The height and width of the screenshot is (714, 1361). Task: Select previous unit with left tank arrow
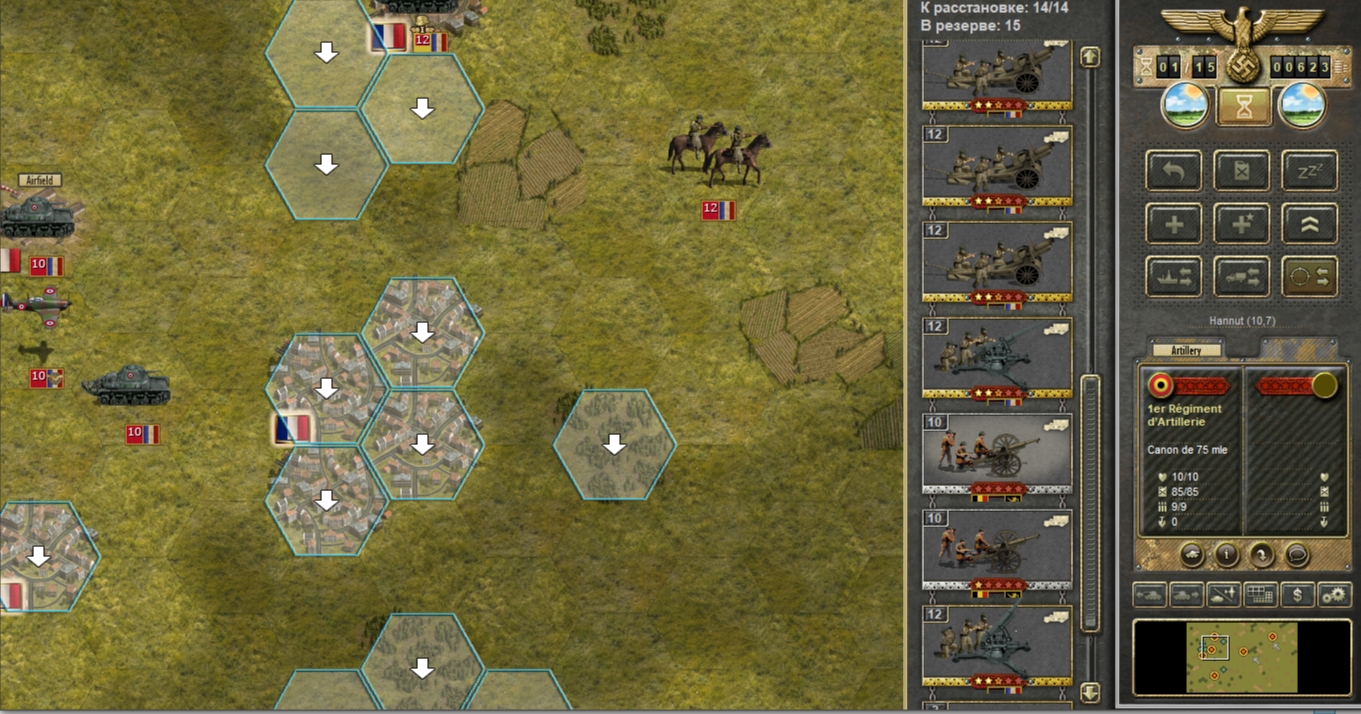pyautogui.click(x=1149, y=595)
